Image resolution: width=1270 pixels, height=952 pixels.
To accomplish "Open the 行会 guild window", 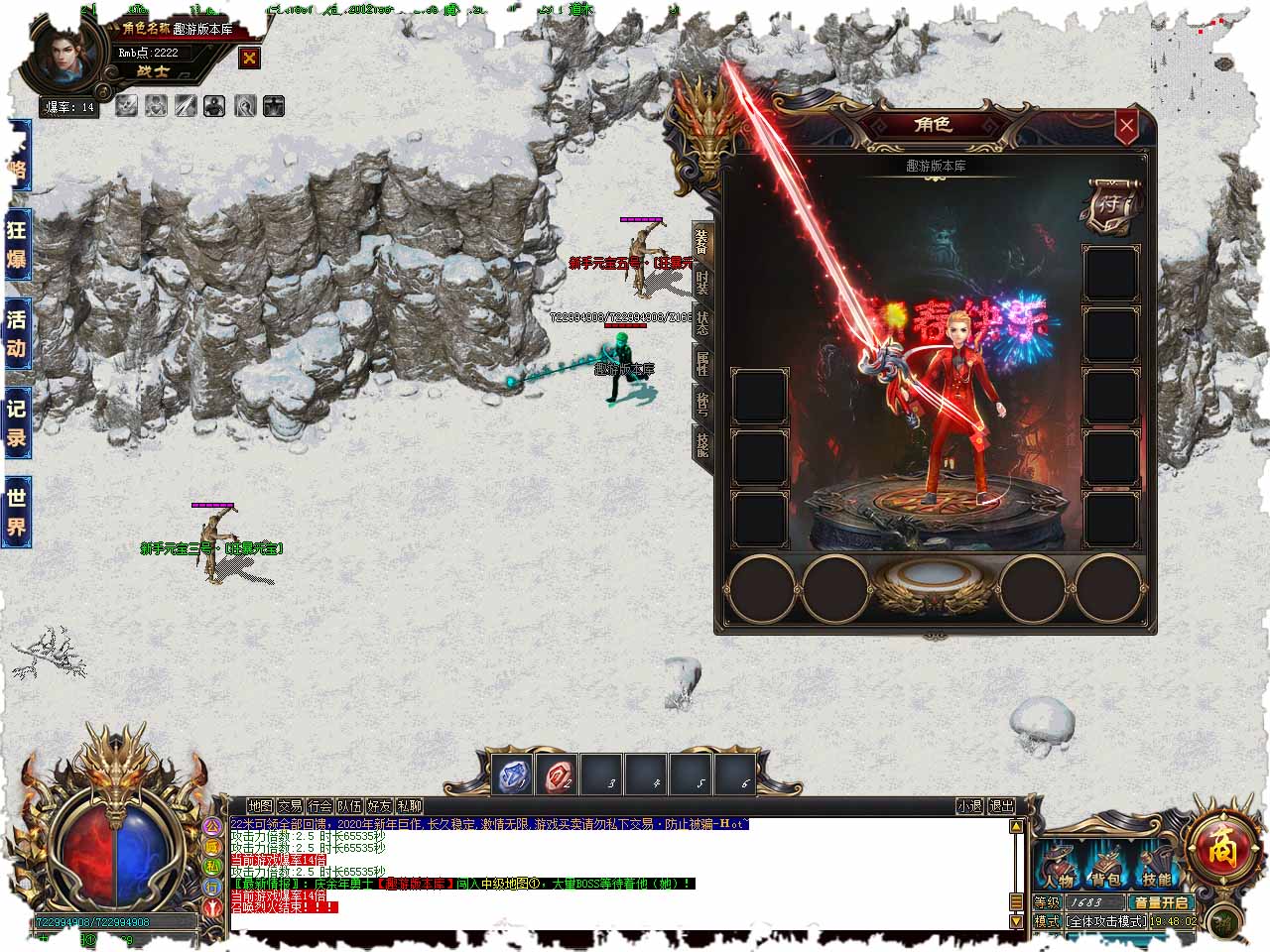I will point(319,806).
